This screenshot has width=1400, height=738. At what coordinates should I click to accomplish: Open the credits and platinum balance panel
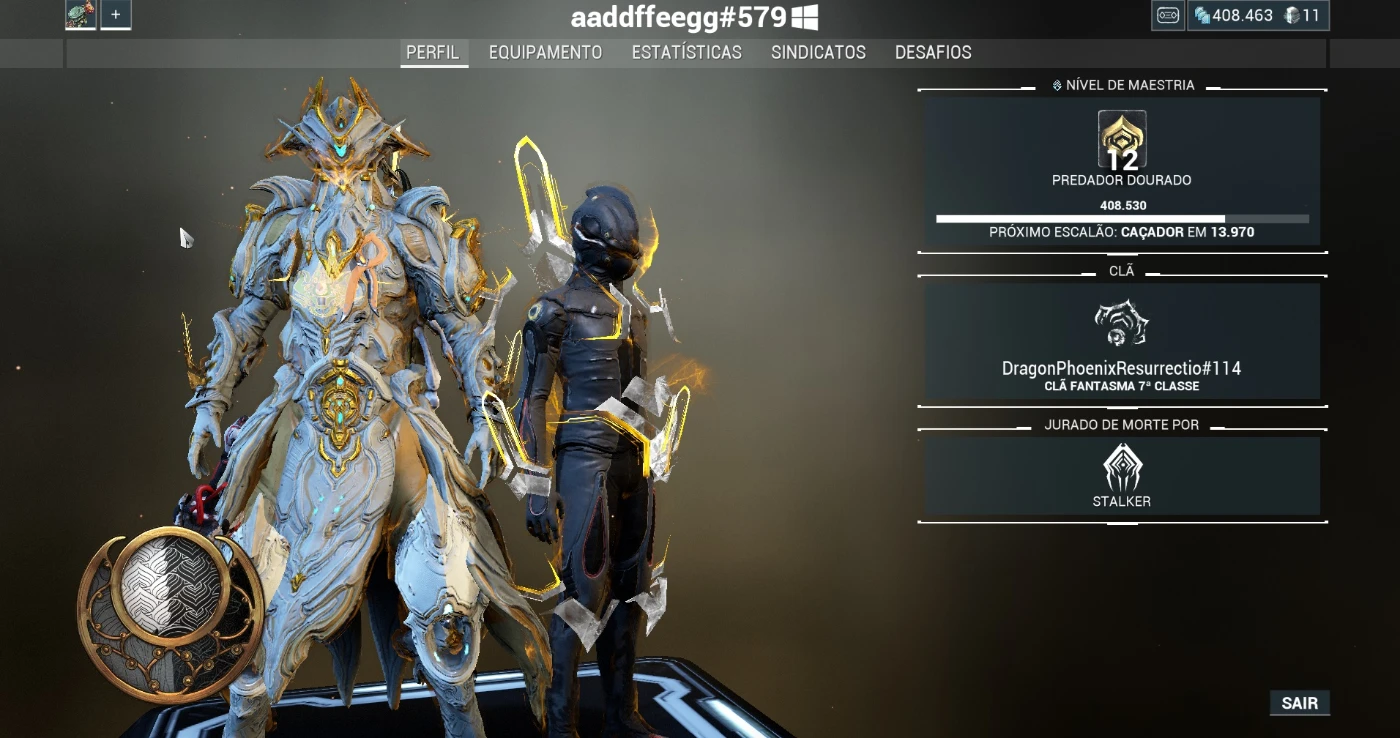click(x=1258, y=16)
